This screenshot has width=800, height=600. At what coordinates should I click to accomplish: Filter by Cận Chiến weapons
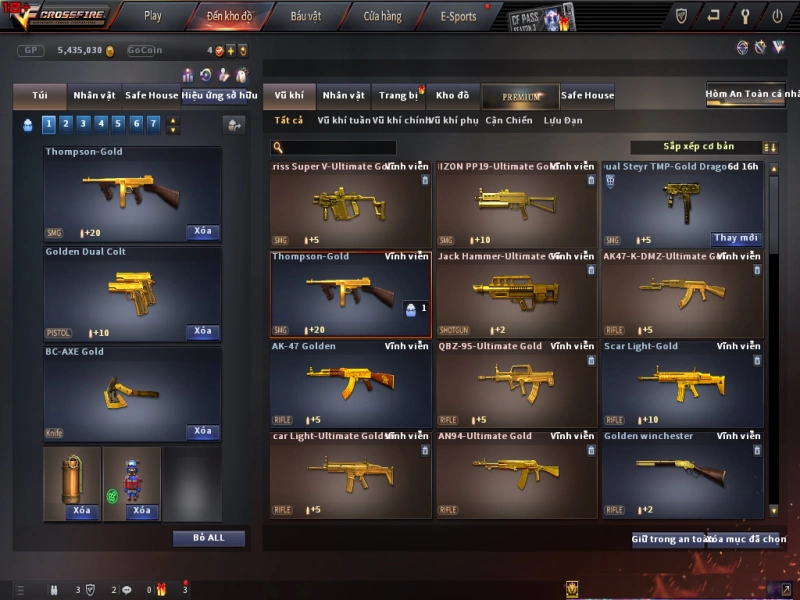pyautogui.click(x=509, y=121)
